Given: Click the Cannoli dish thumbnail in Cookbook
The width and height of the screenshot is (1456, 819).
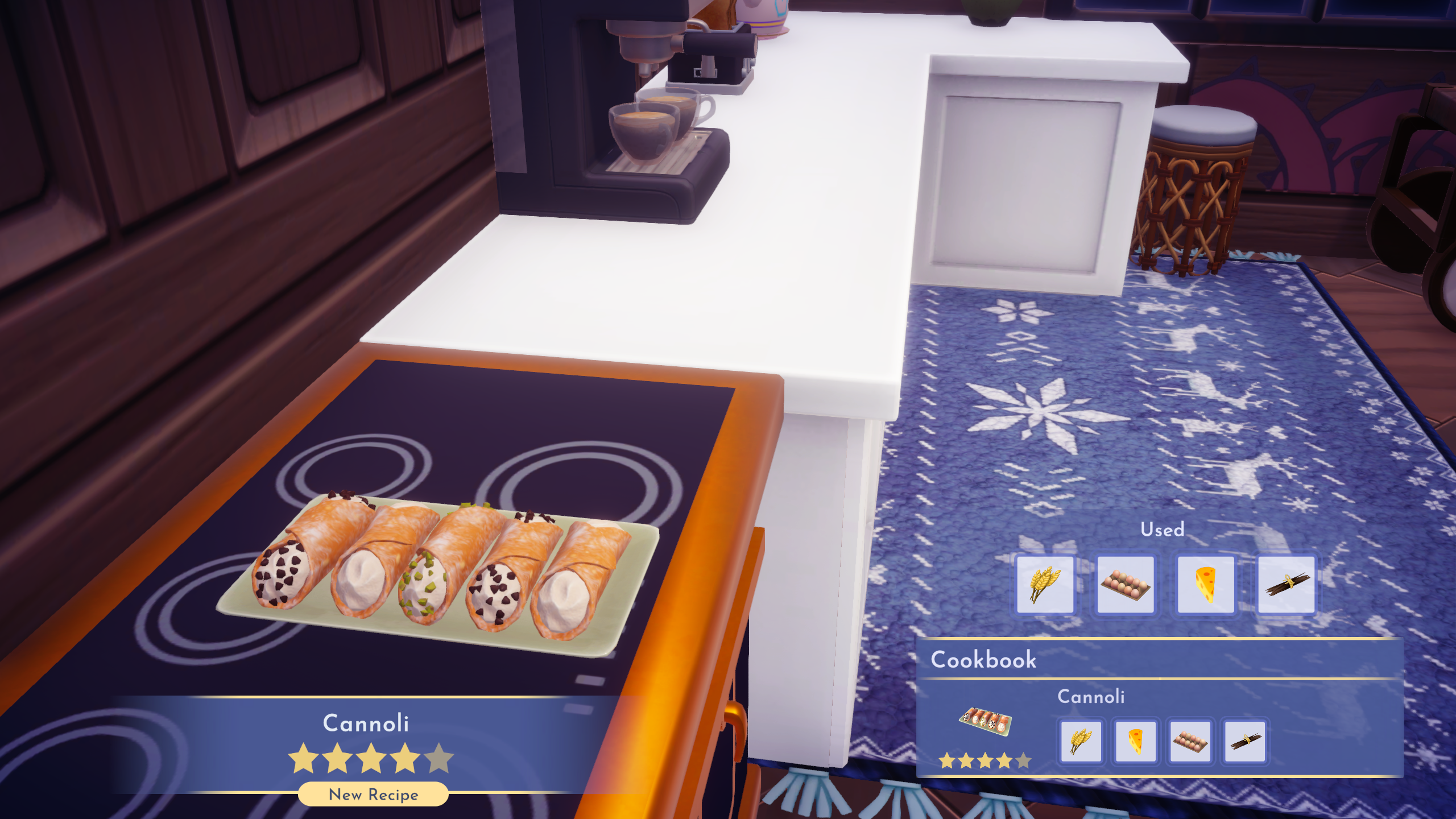Looking at the screenshot, I should pos(985,721).
